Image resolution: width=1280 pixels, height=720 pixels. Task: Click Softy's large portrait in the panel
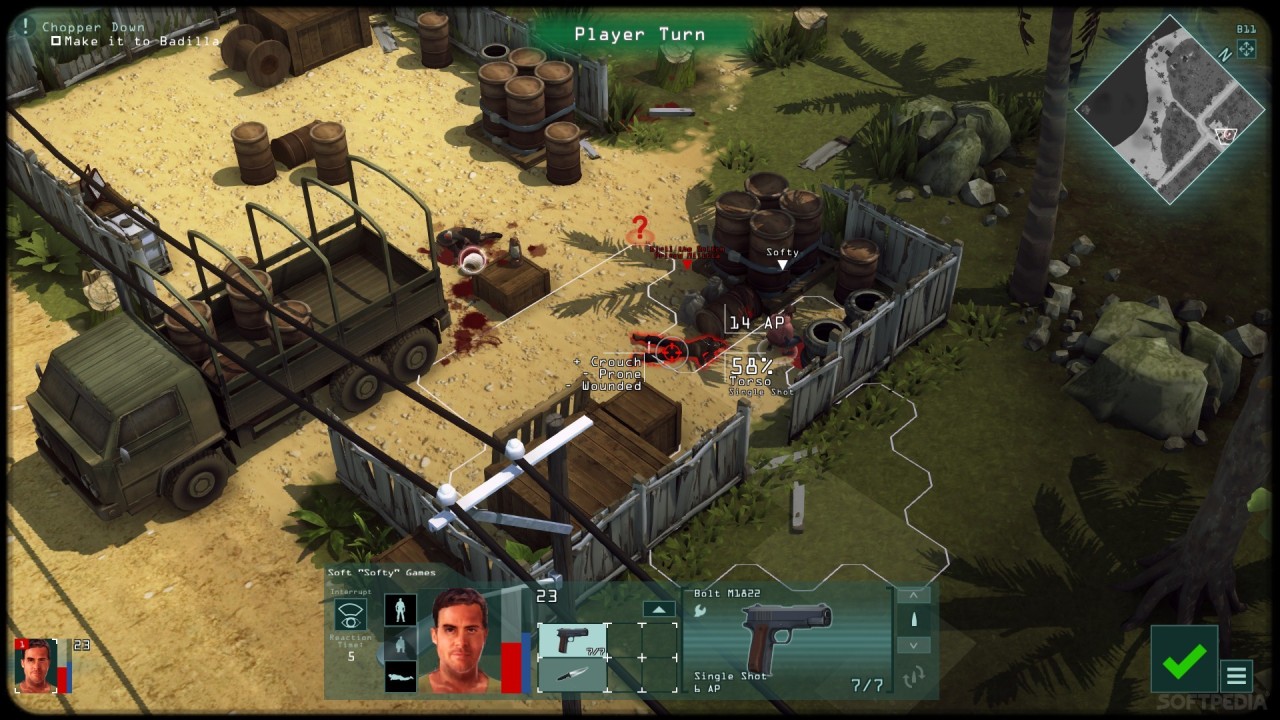(x=461, y=641)
